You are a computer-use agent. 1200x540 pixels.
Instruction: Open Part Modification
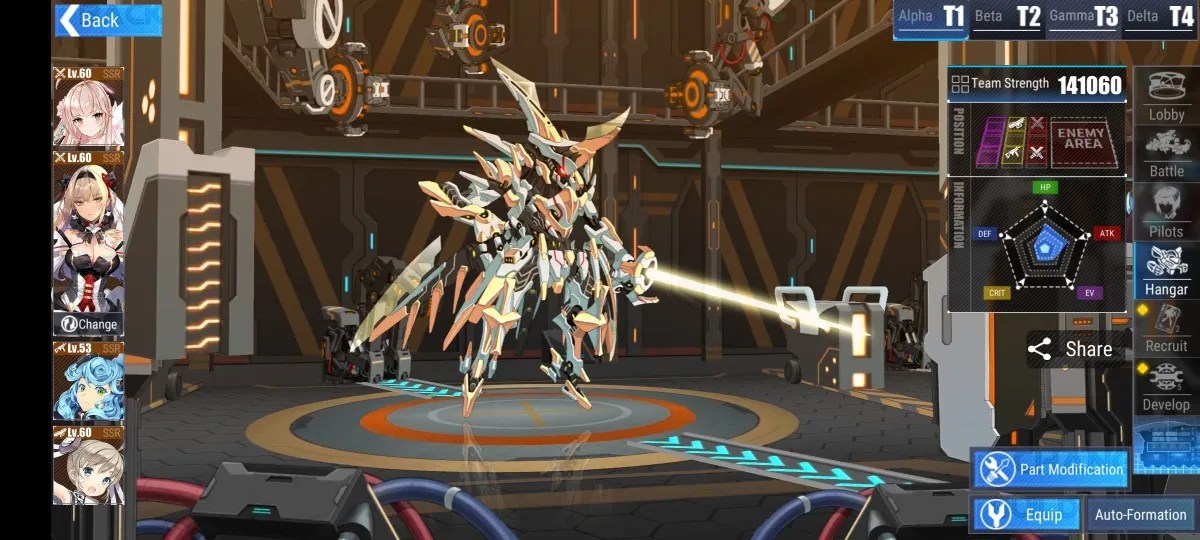coord(1050,469)
